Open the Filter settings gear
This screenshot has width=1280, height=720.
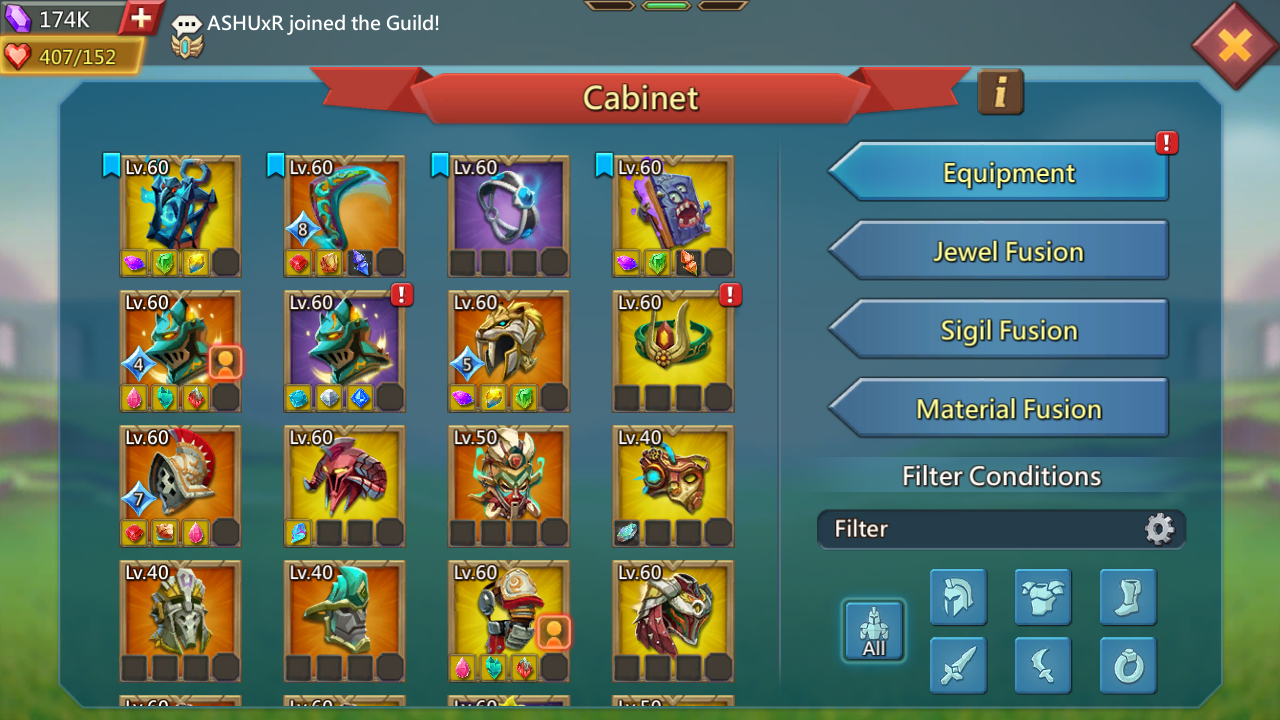click(1159, 529)
